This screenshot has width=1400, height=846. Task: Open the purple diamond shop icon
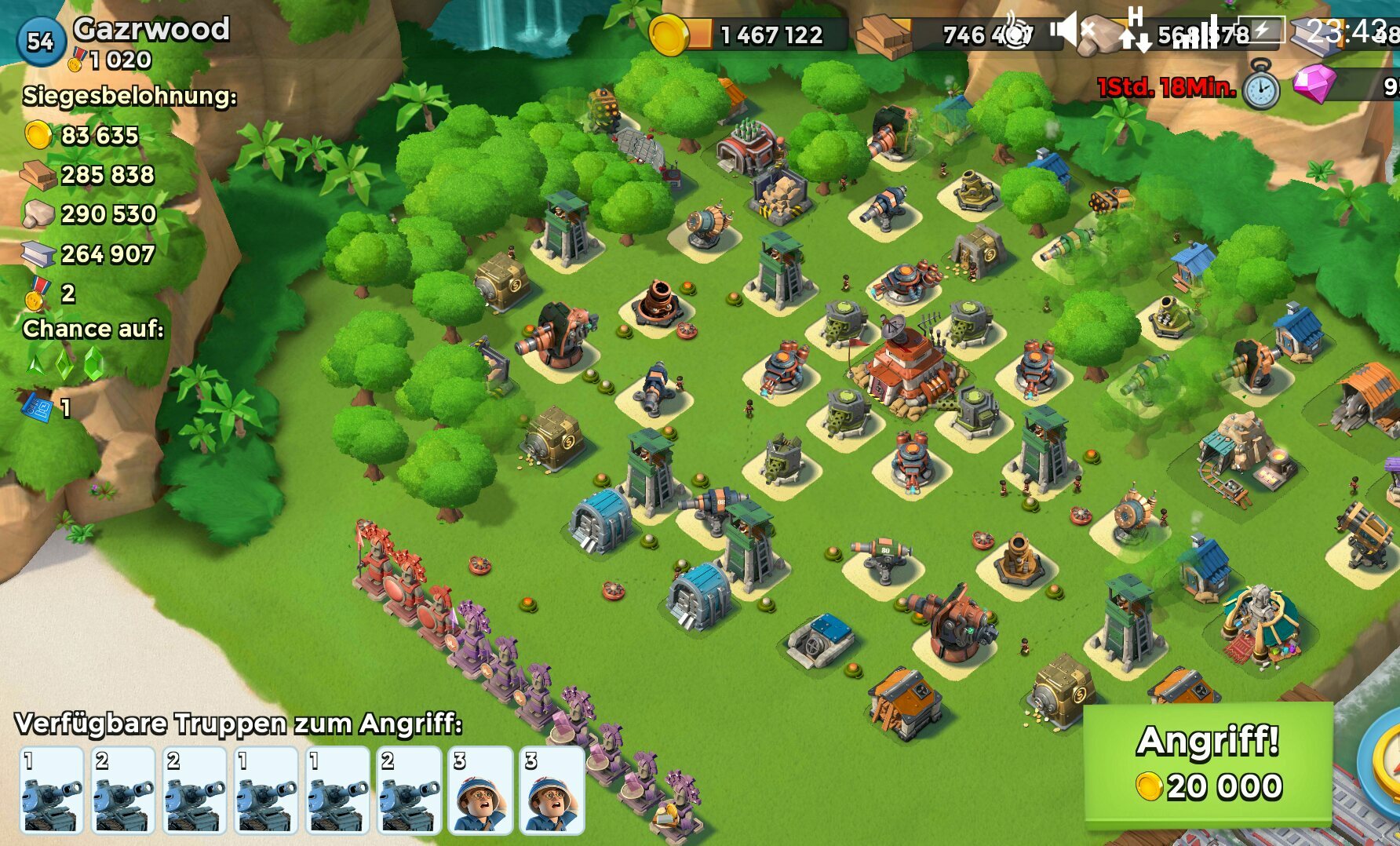coord(1314,83)
